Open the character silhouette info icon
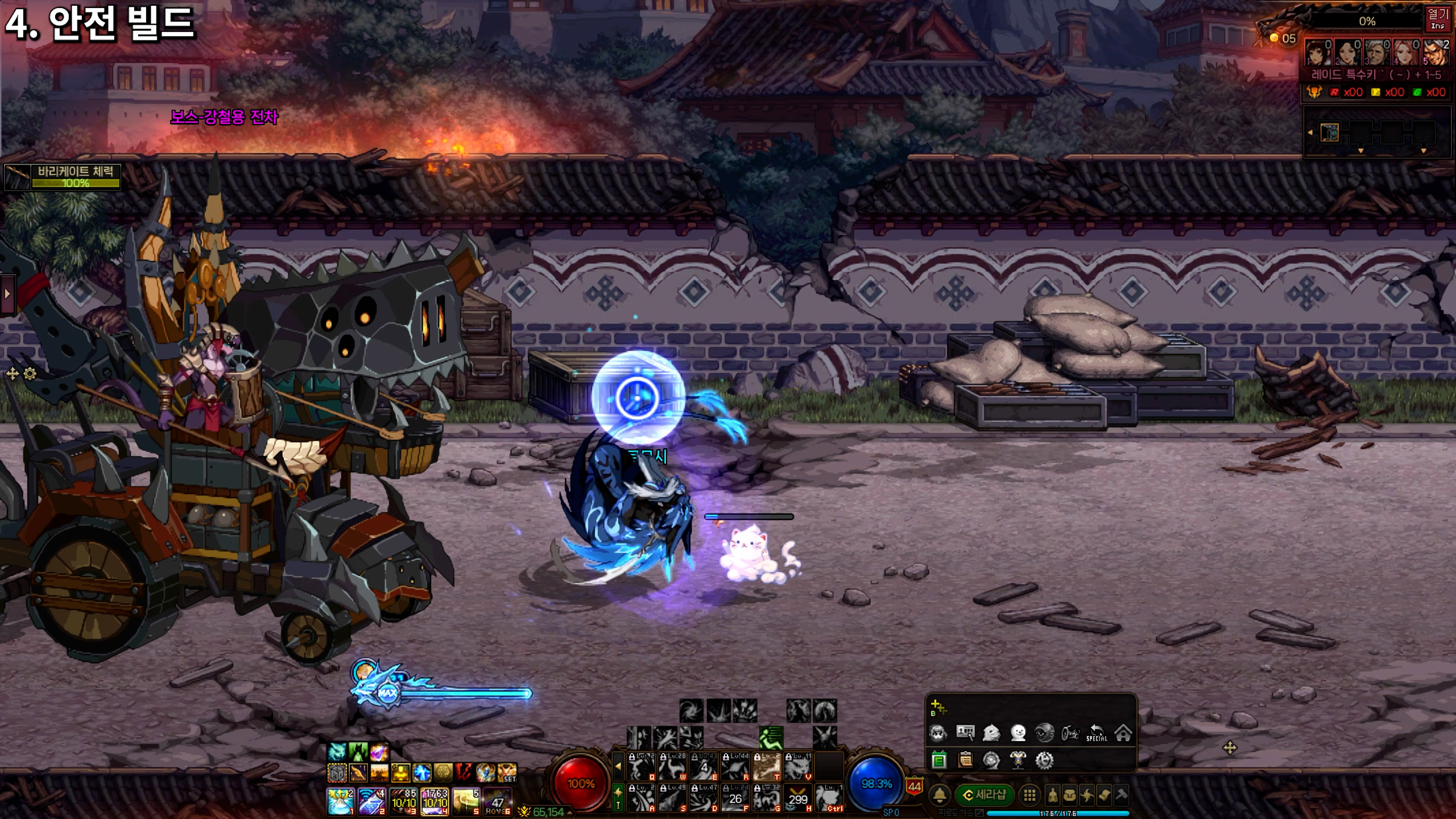 (1052, 795)
